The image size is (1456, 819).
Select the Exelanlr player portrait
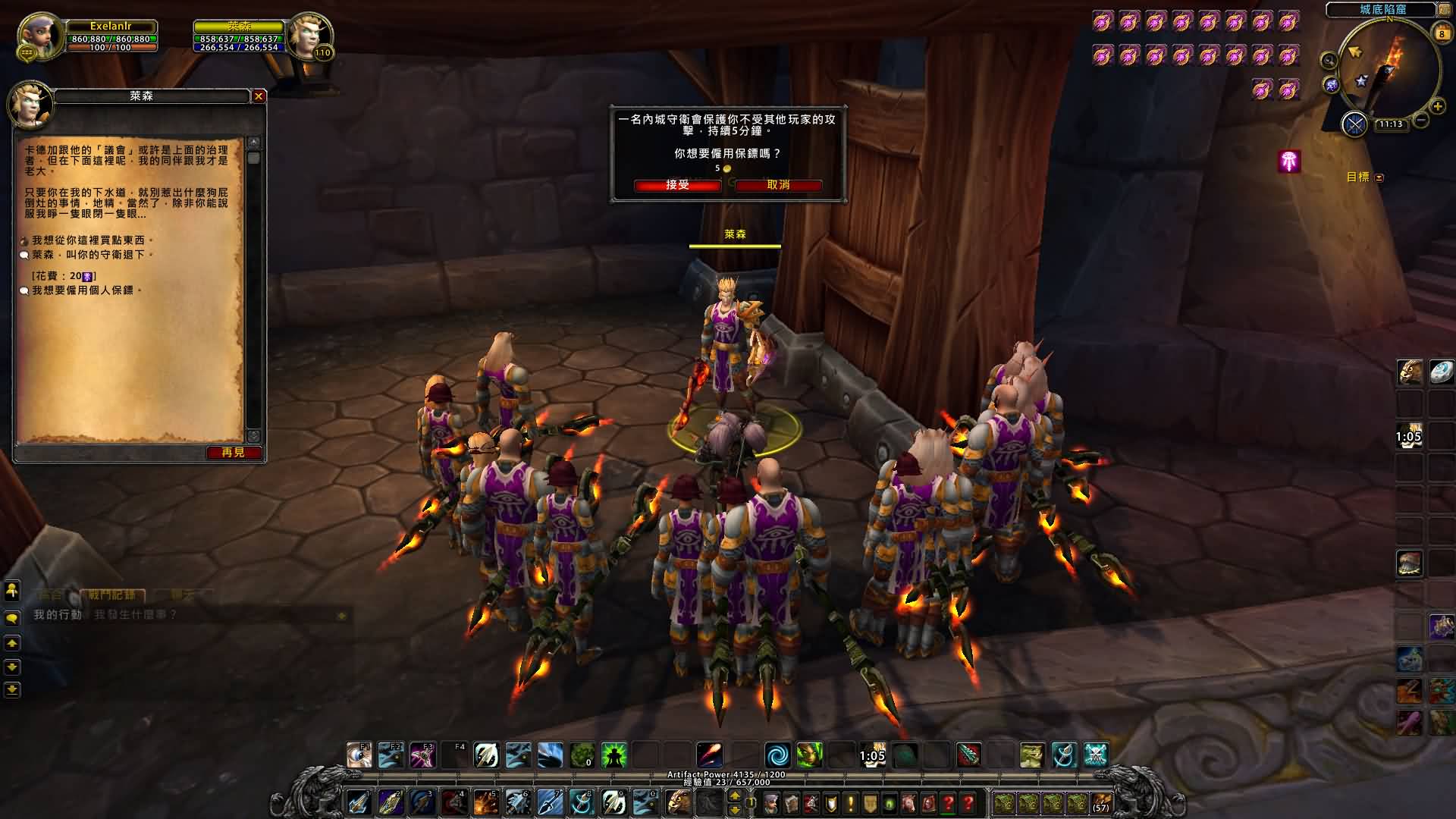pos(39,36)
